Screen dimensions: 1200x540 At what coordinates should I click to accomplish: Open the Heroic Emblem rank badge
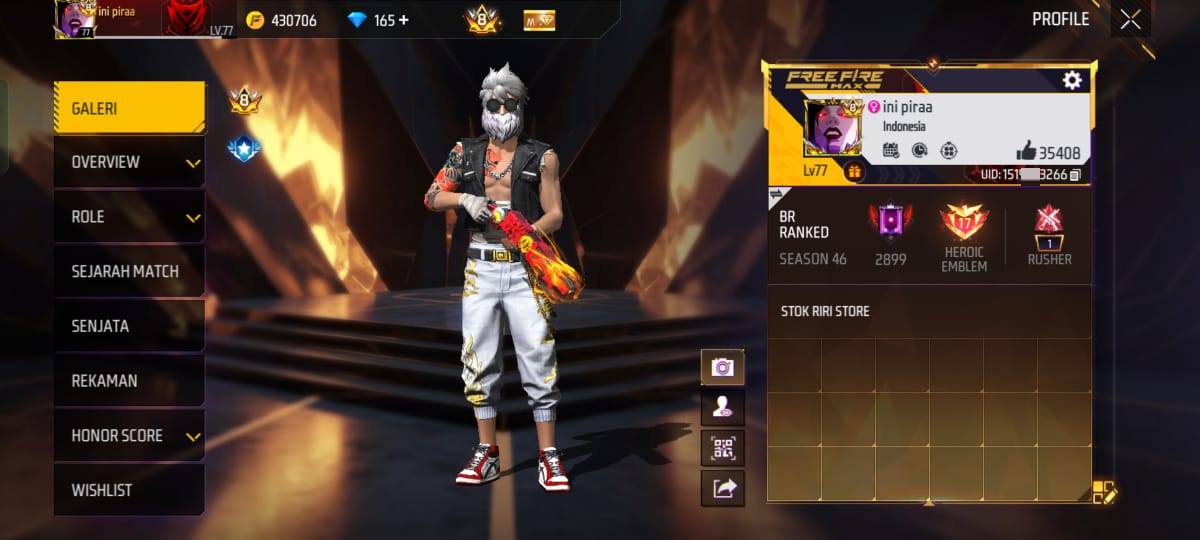(963, 224)
